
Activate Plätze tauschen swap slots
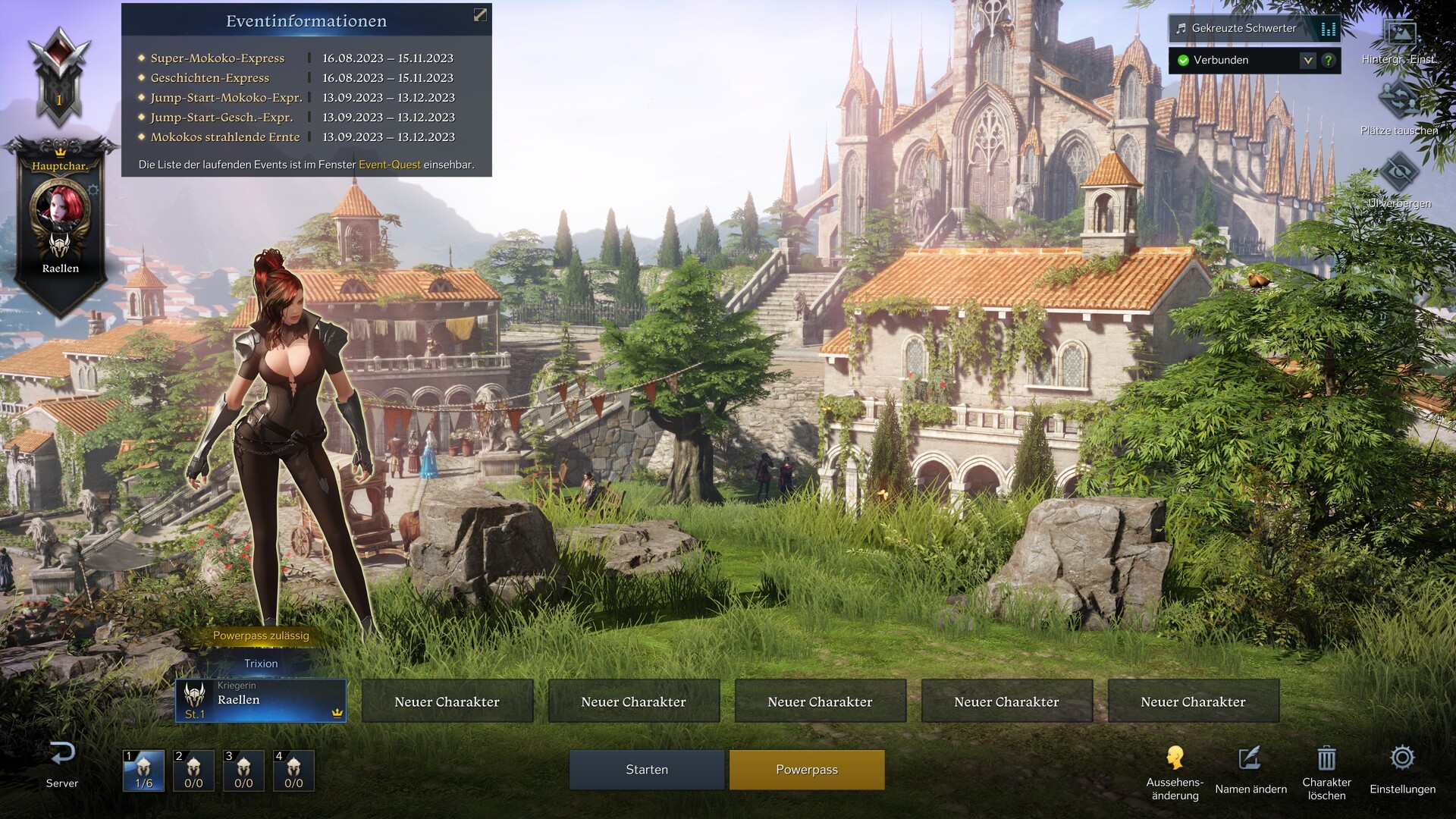click(x=1399, y=102)
